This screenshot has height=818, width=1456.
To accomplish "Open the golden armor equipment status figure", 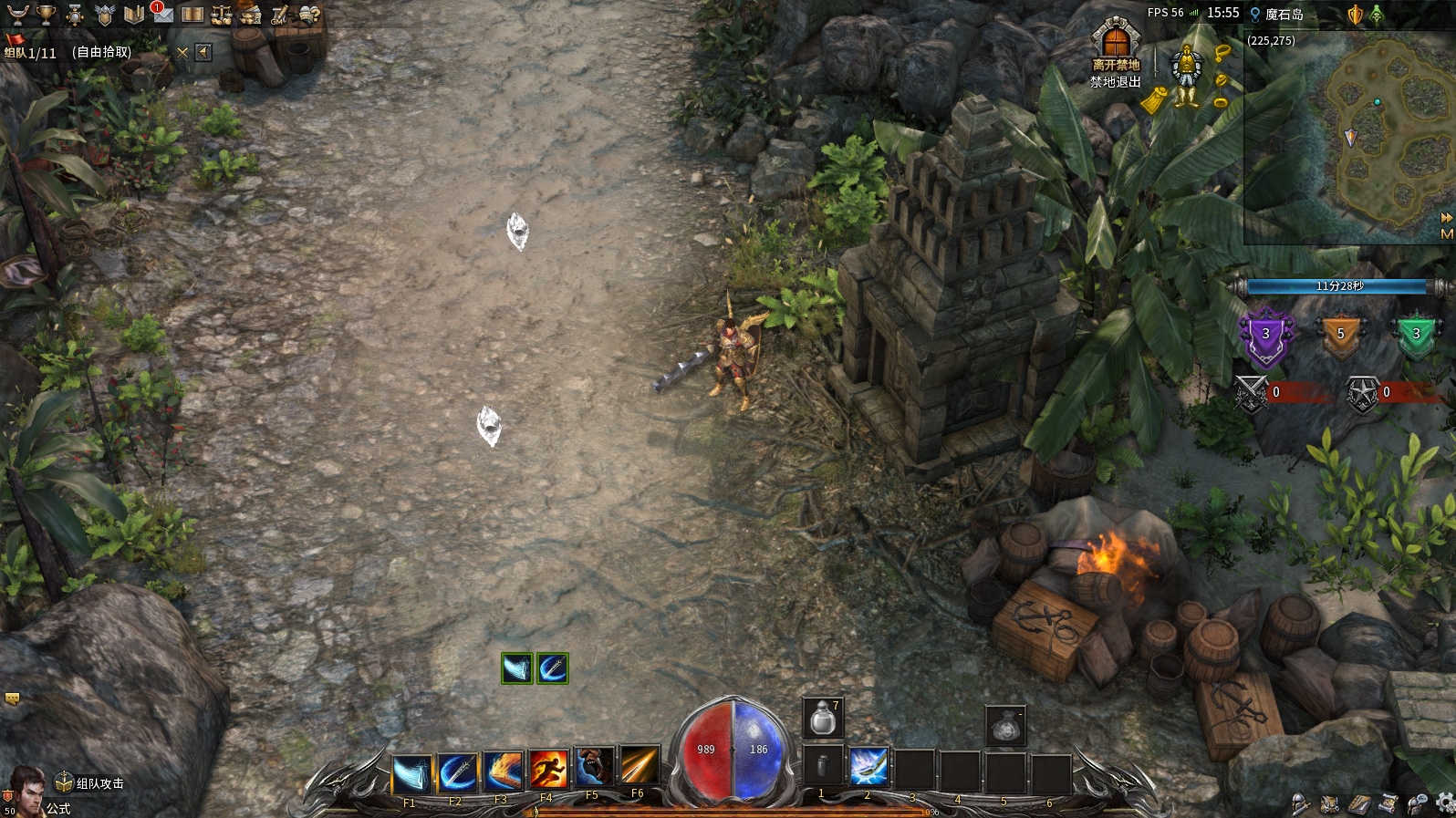I will (x=1186, y=75).
